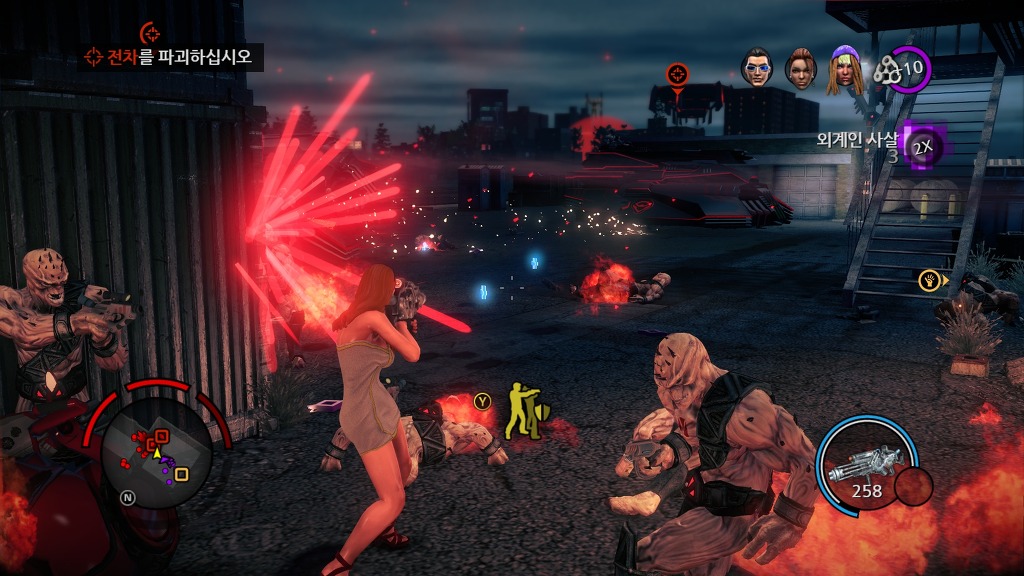Pick the blonde homie with purple beanie
The height and width of the screenshot is (576, 1024).
(x=845, y=68)
